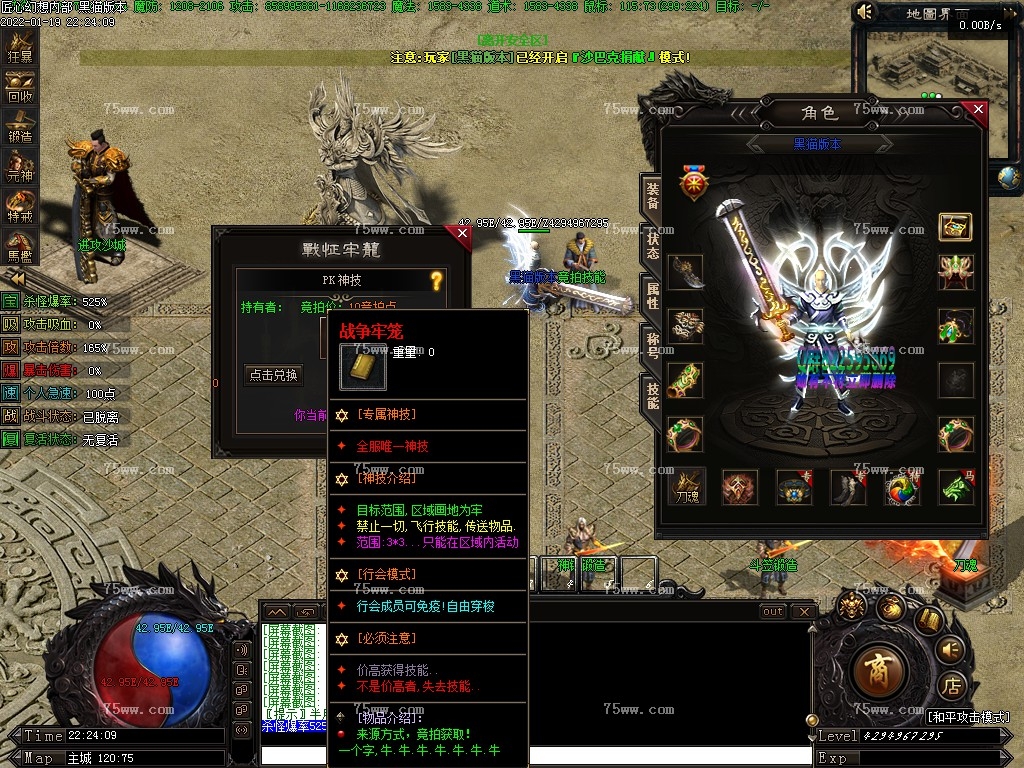Toggle the sound speaker icon at top right

(866, 12)
